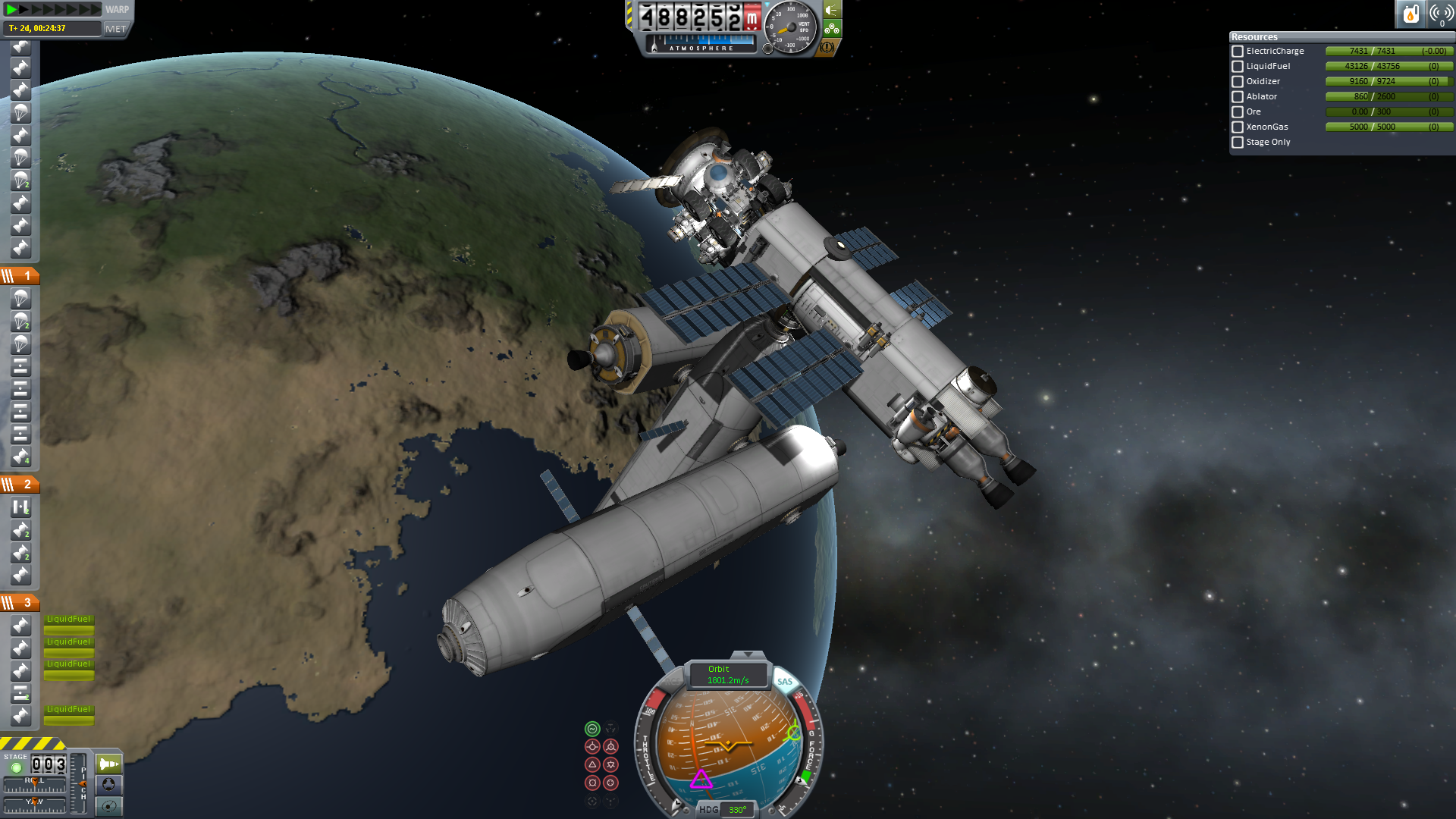Switch the MET time display mode
The height and width of the screenshot is (819, 1456).
click(116, 29)
